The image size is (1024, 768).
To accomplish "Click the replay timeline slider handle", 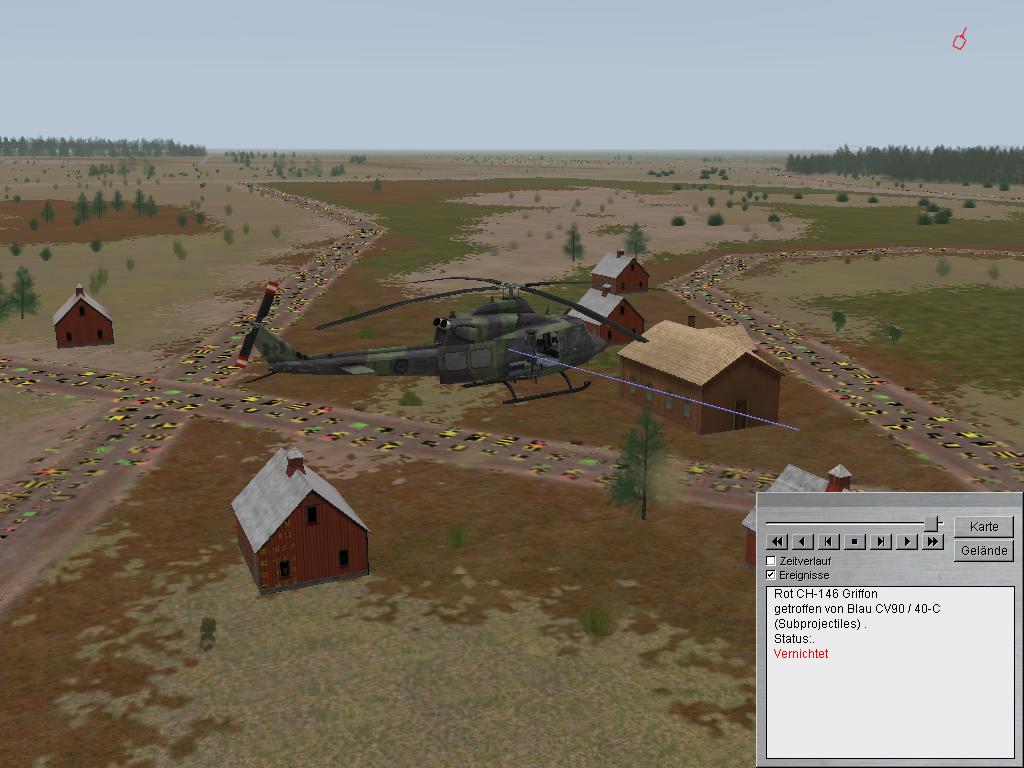I will point(932,523).
